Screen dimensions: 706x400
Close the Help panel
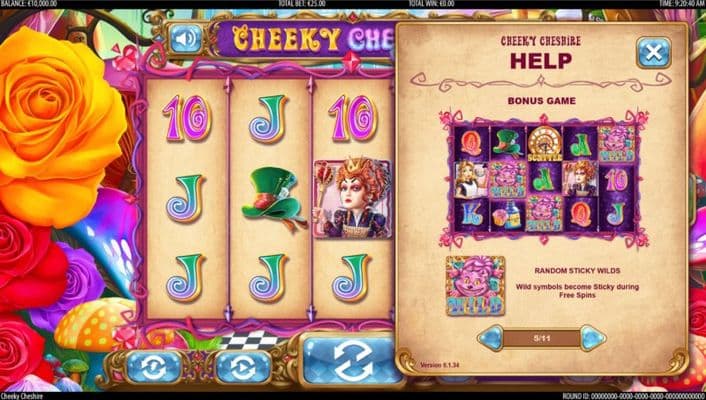click(653, 52)
